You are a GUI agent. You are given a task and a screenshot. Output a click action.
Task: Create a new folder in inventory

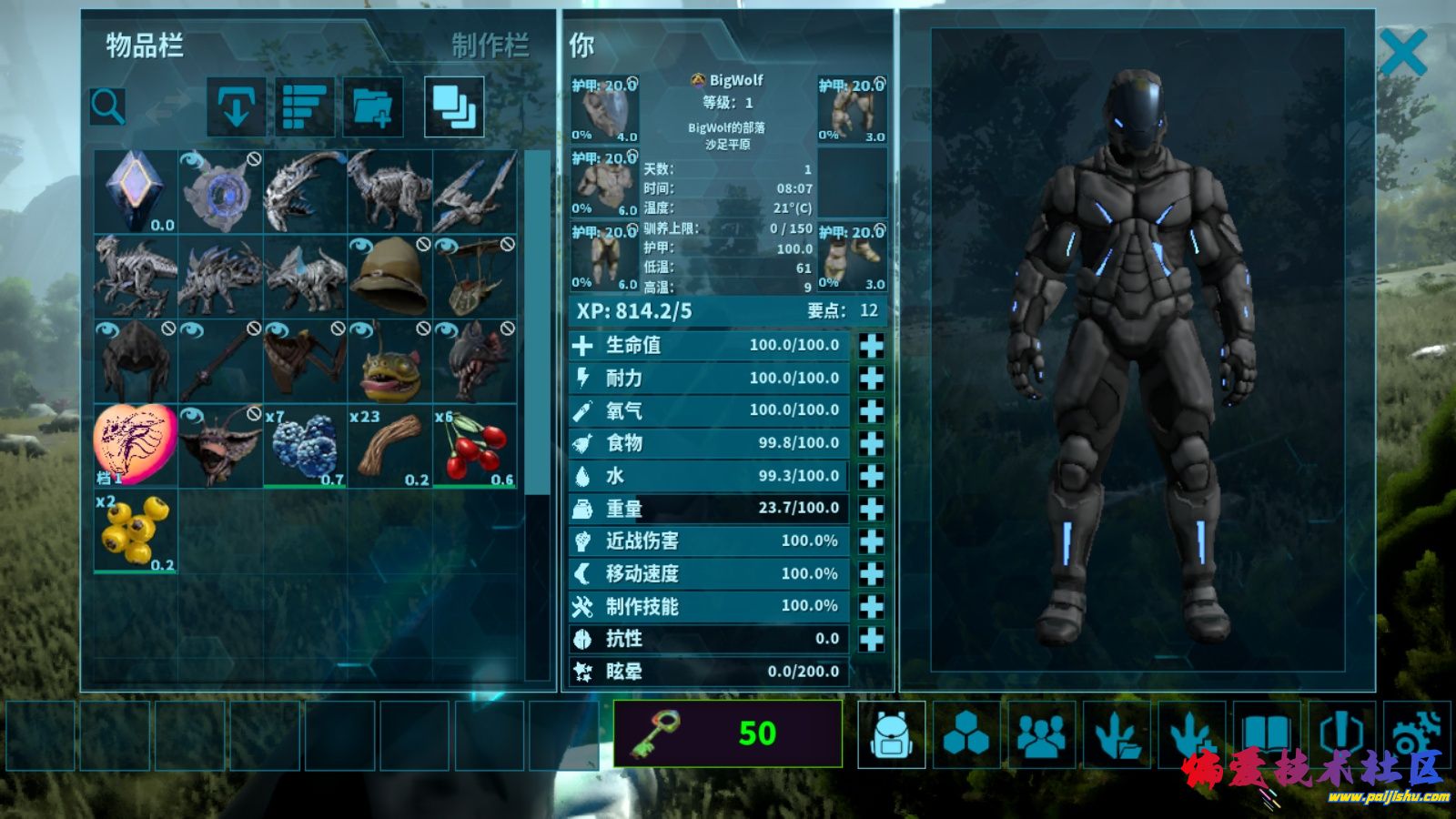coord(372,107)
